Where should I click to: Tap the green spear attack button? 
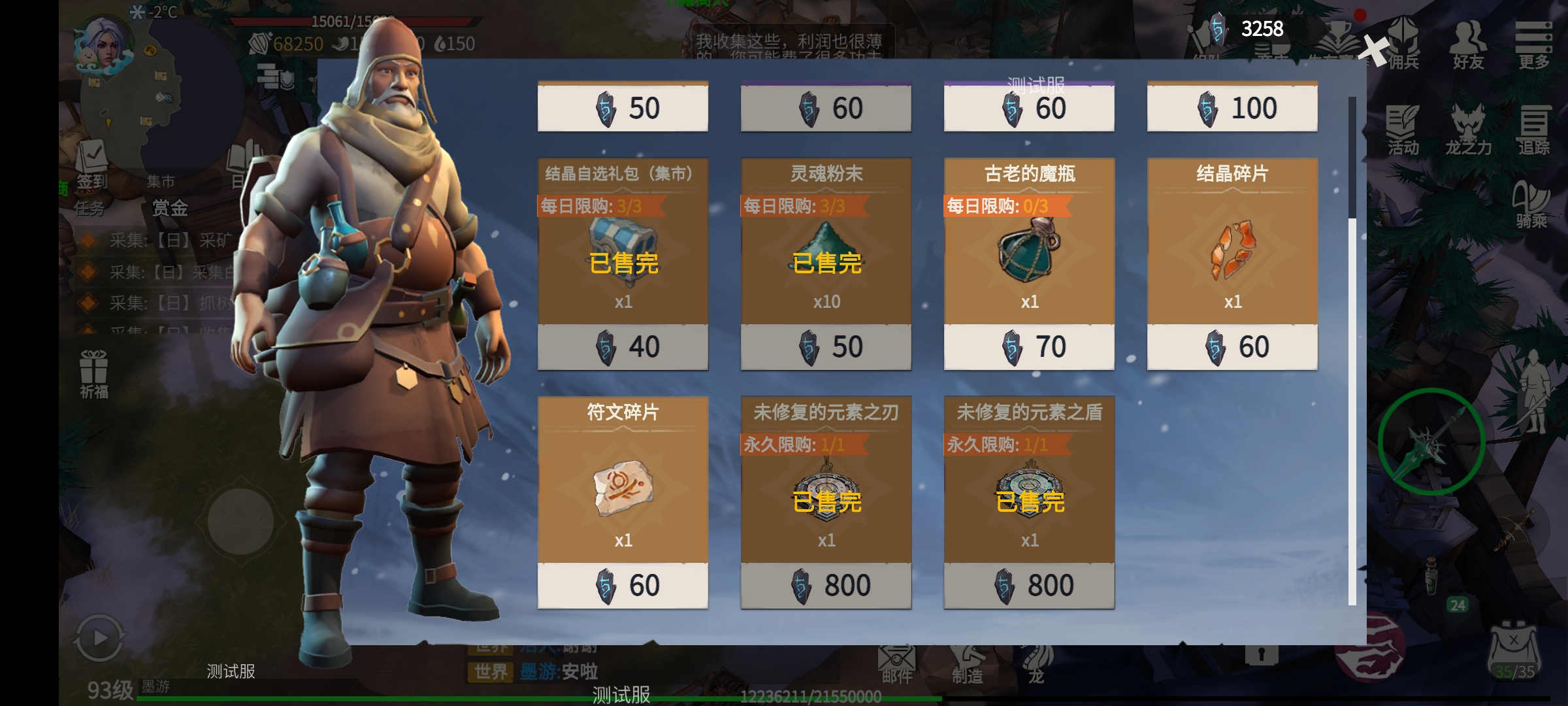click(1431, 442)
